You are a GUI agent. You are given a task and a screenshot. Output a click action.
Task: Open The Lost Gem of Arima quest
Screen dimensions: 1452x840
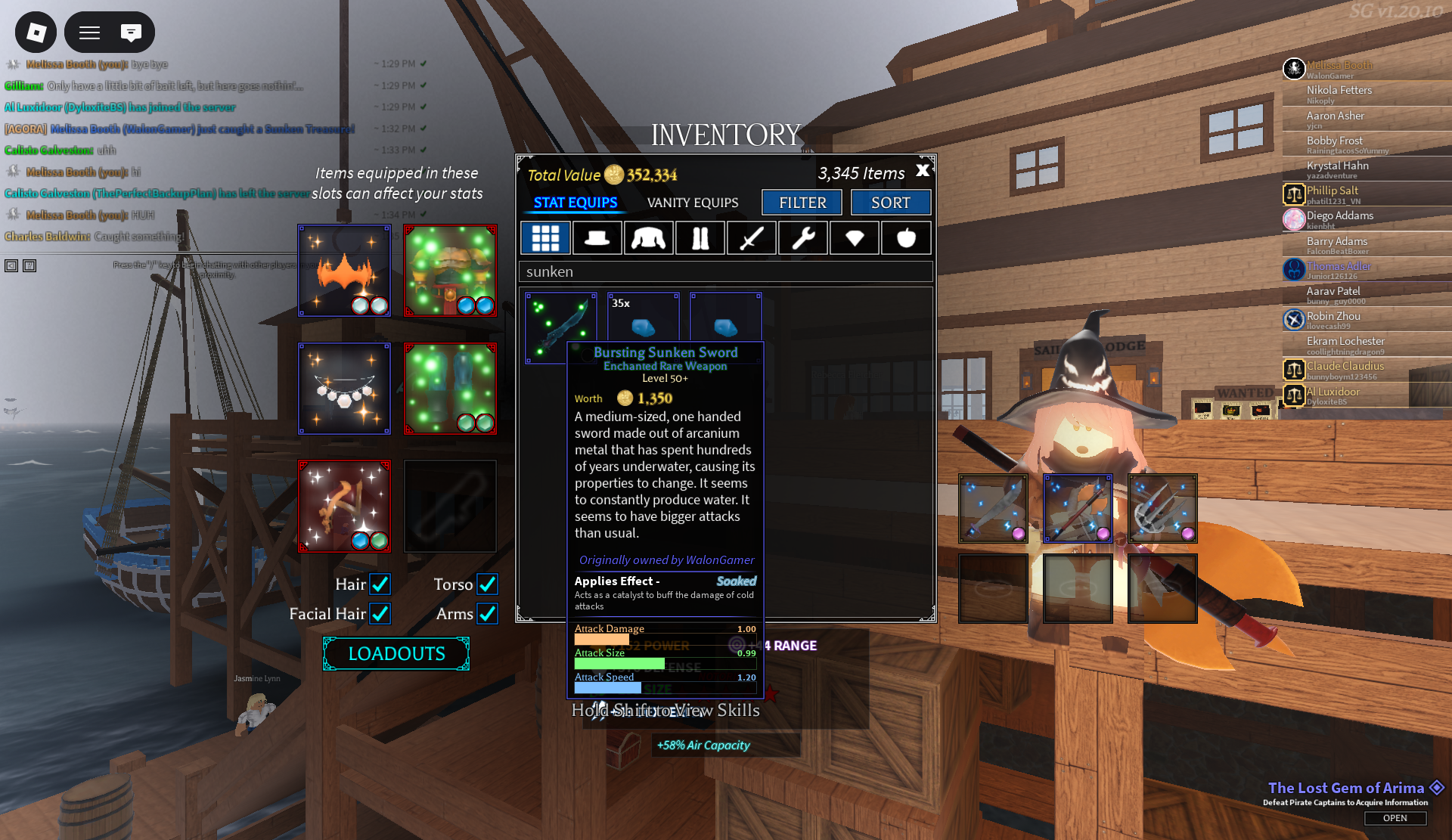[1395, 818]
